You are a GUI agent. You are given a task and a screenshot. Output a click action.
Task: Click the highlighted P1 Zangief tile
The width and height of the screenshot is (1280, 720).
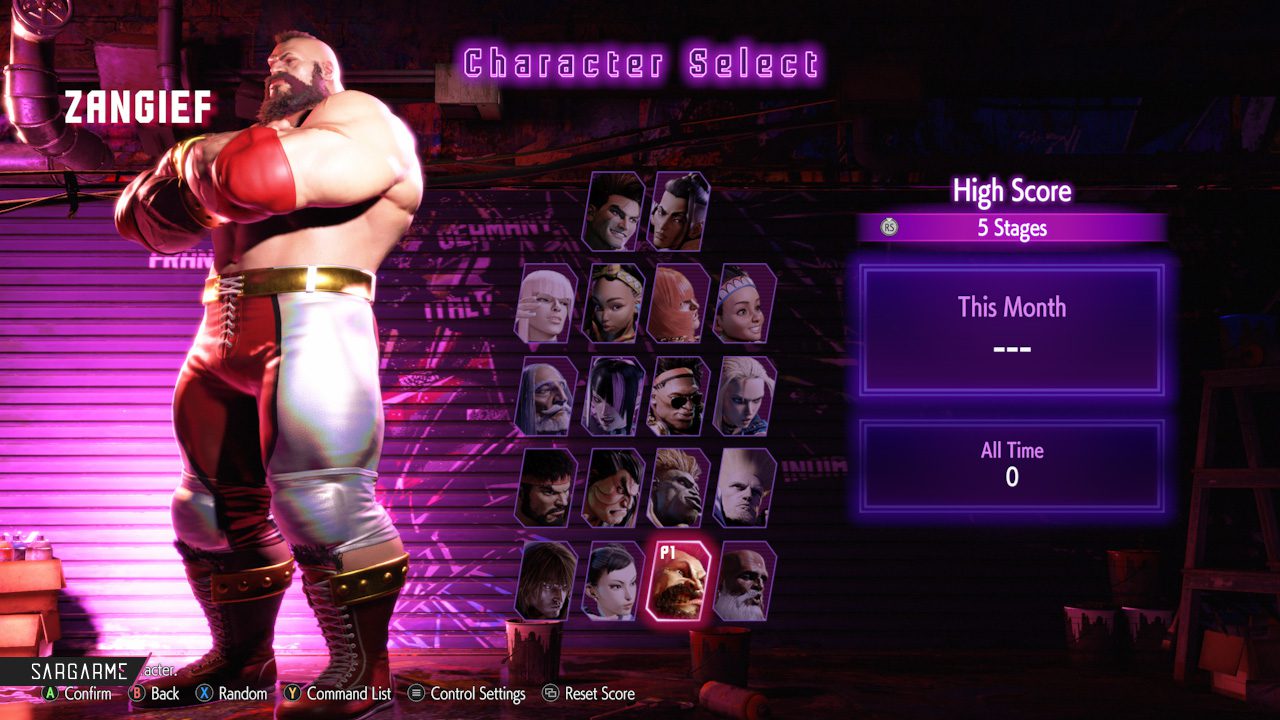679,580
